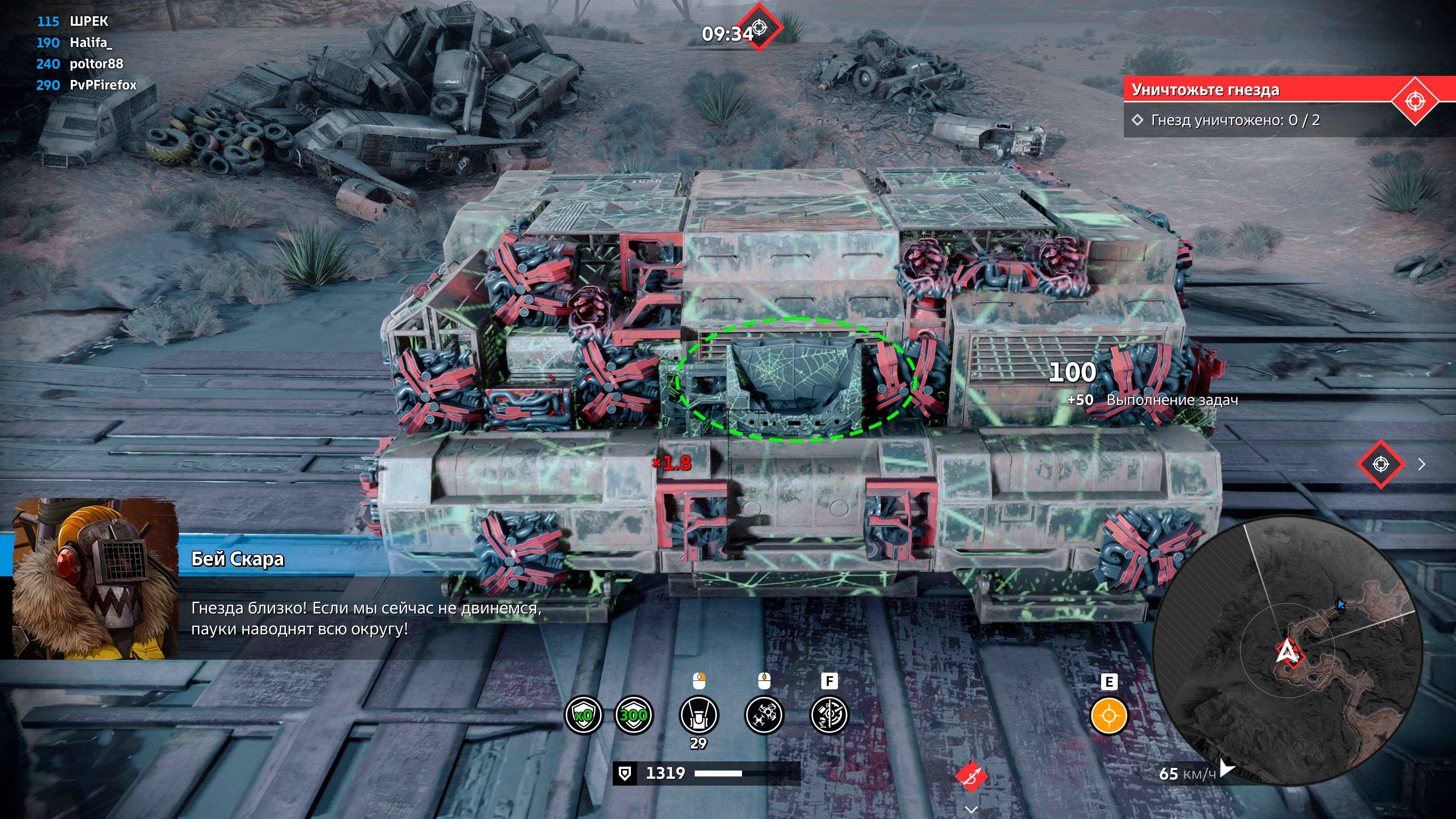Select player ШРЕК in the squad list

[x=88, y=22]
